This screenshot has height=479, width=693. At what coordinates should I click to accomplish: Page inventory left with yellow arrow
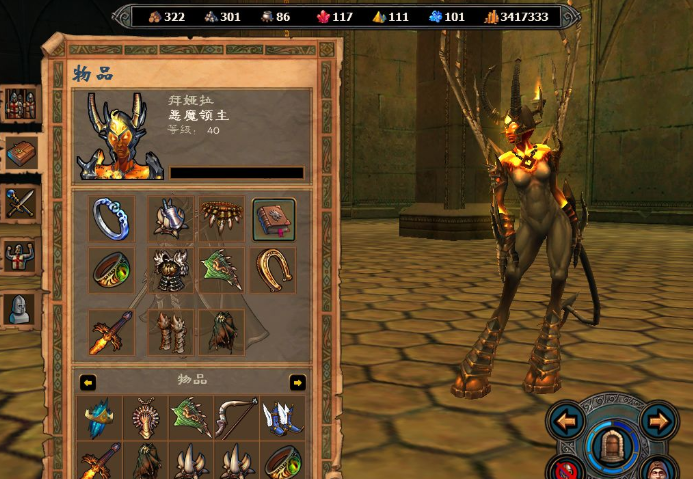click(x=88, y=382)
